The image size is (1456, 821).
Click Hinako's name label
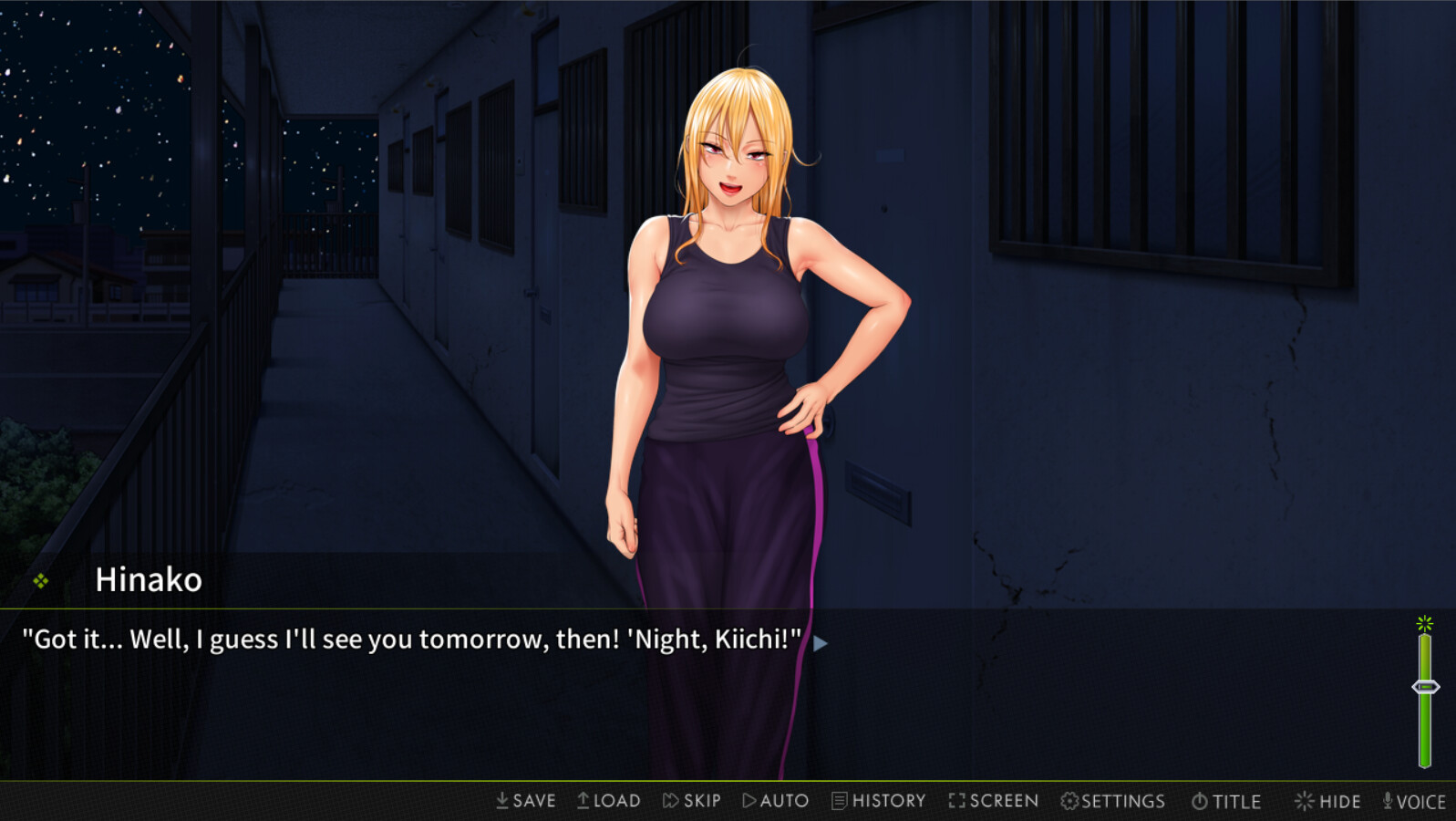[x=150, y=579]
